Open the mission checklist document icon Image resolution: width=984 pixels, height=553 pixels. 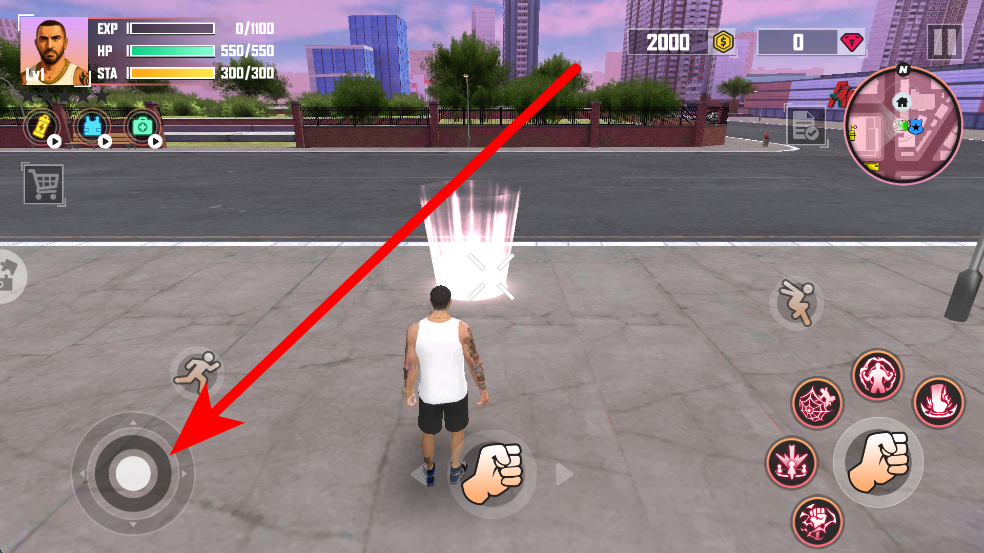tap(805, 126)
